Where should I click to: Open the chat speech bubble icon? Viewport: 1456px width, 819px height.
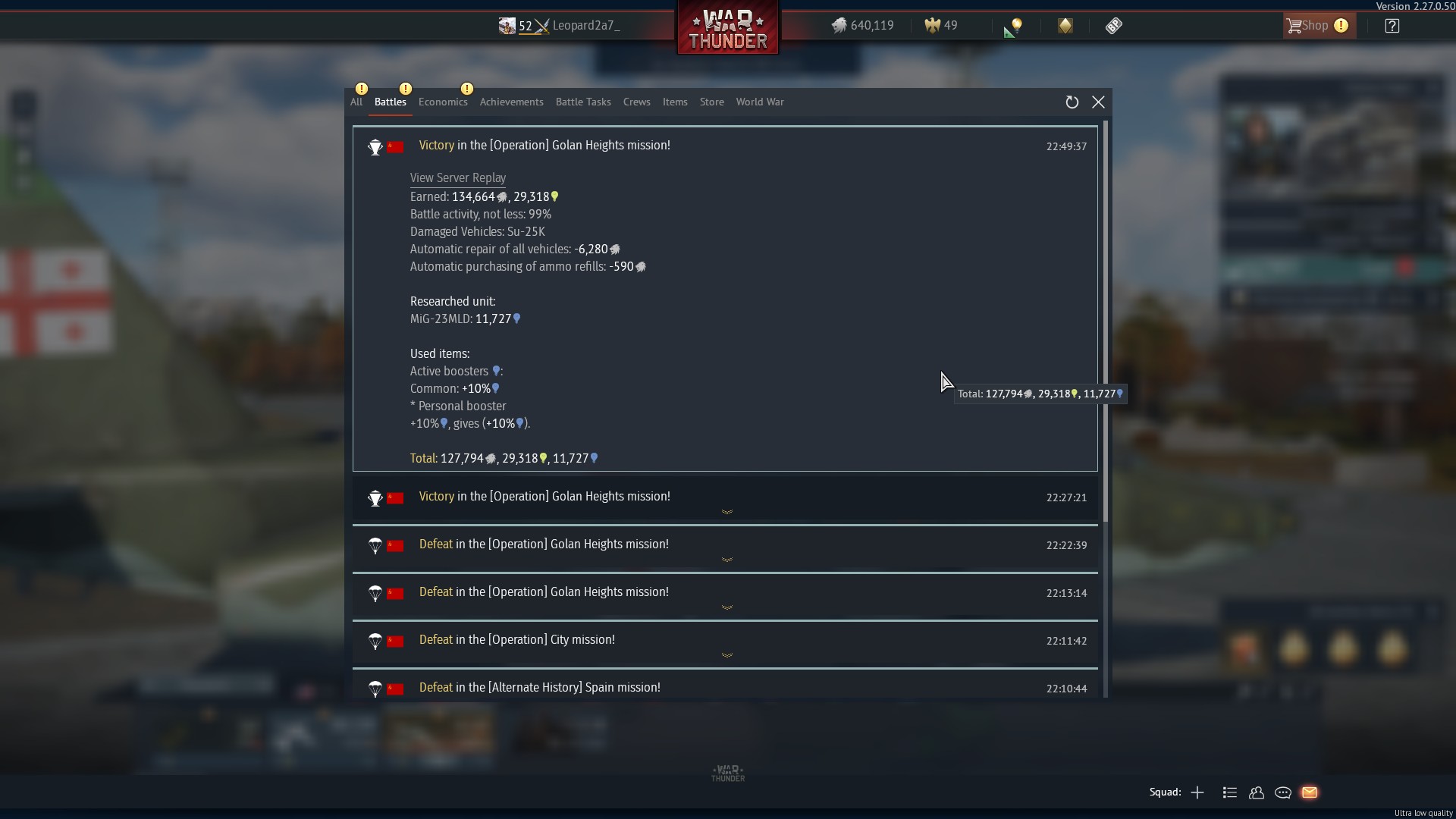(1283, 792)
